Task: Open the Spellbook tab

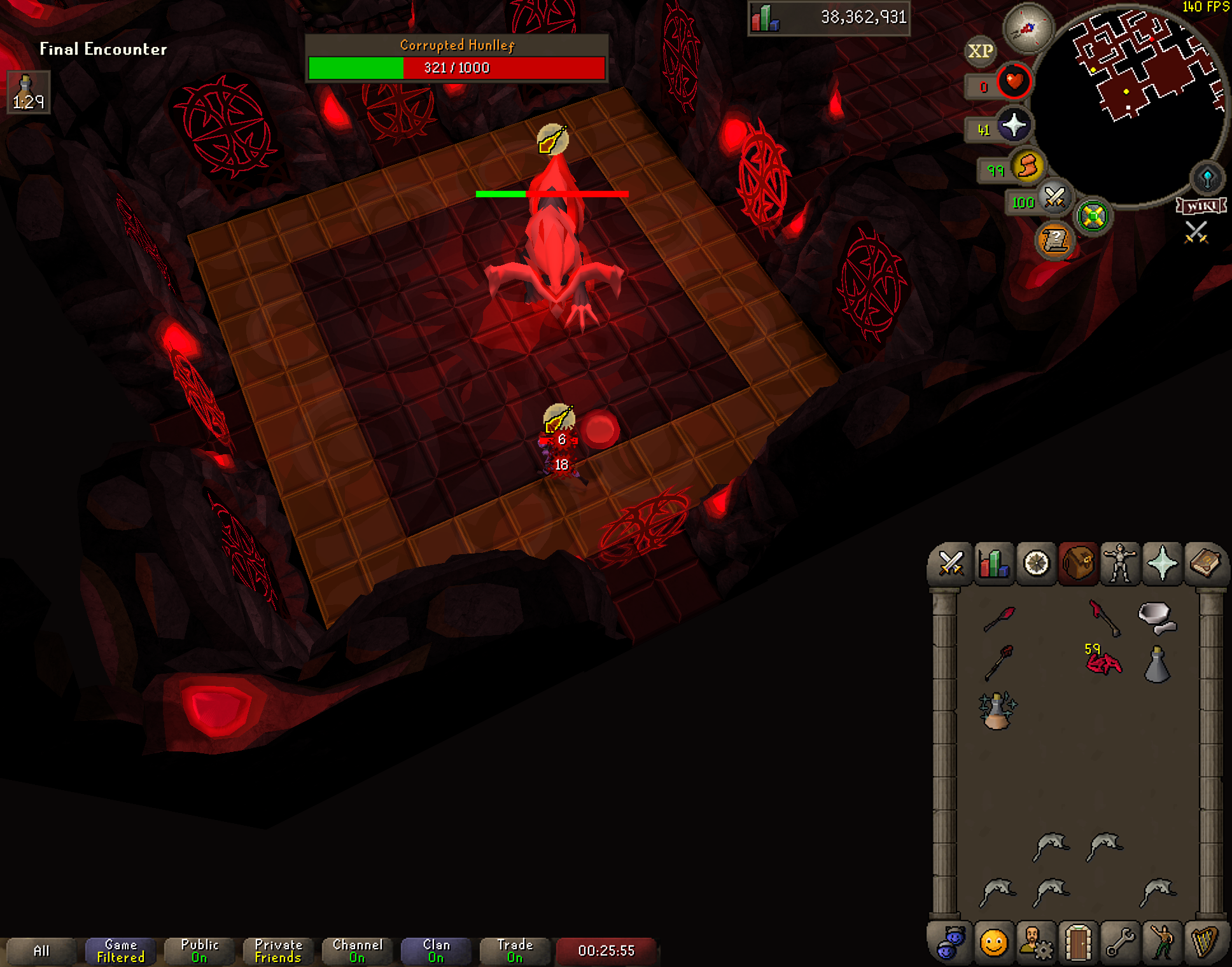Action: [1205, 564]
